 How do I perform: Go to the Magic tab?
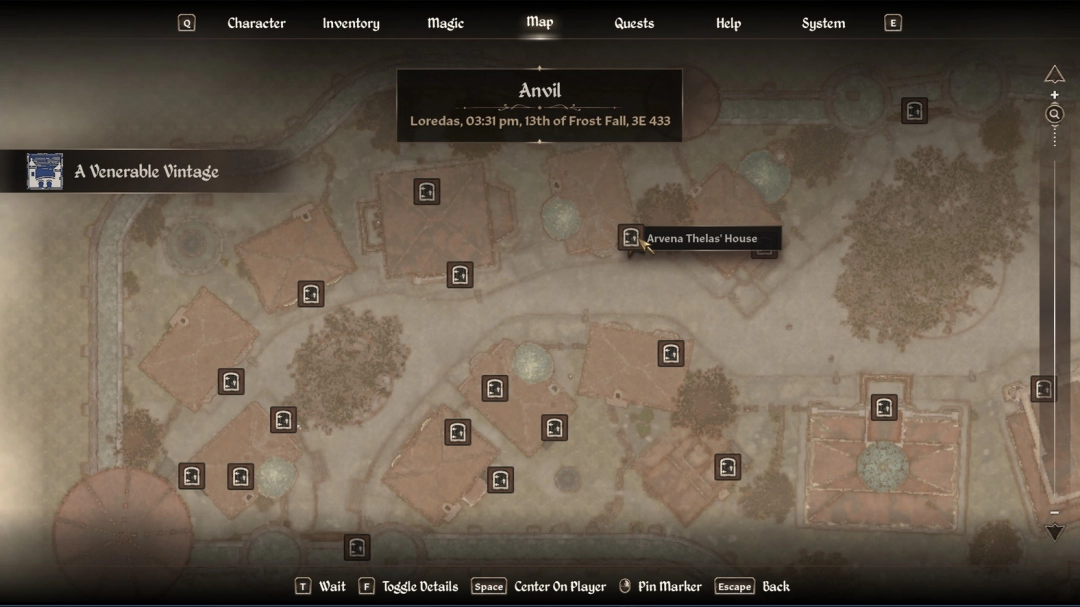point(445,23)
